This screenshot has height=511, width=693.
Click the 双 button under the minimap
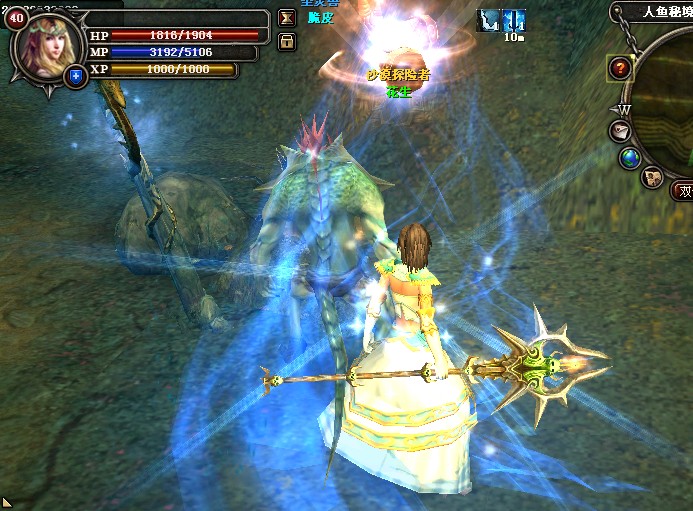pos(684,192)
